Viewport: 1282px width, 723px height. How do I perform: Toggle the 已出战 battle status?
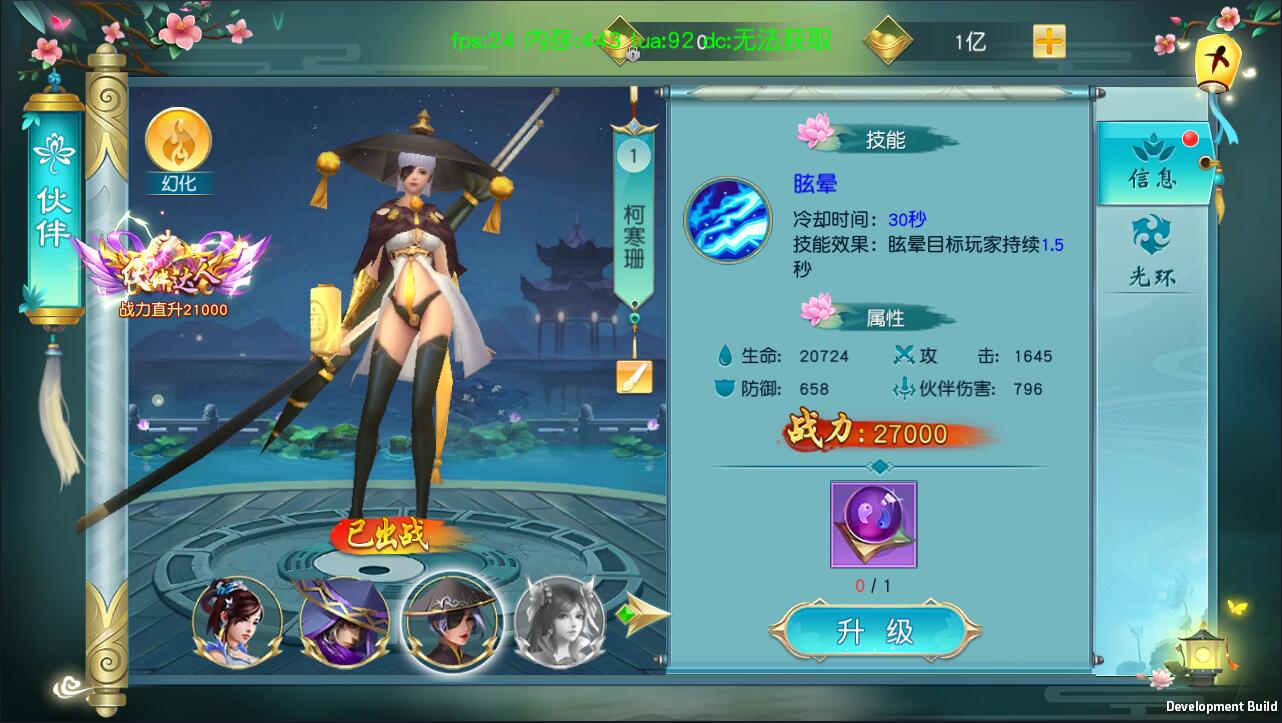(388, 537)
